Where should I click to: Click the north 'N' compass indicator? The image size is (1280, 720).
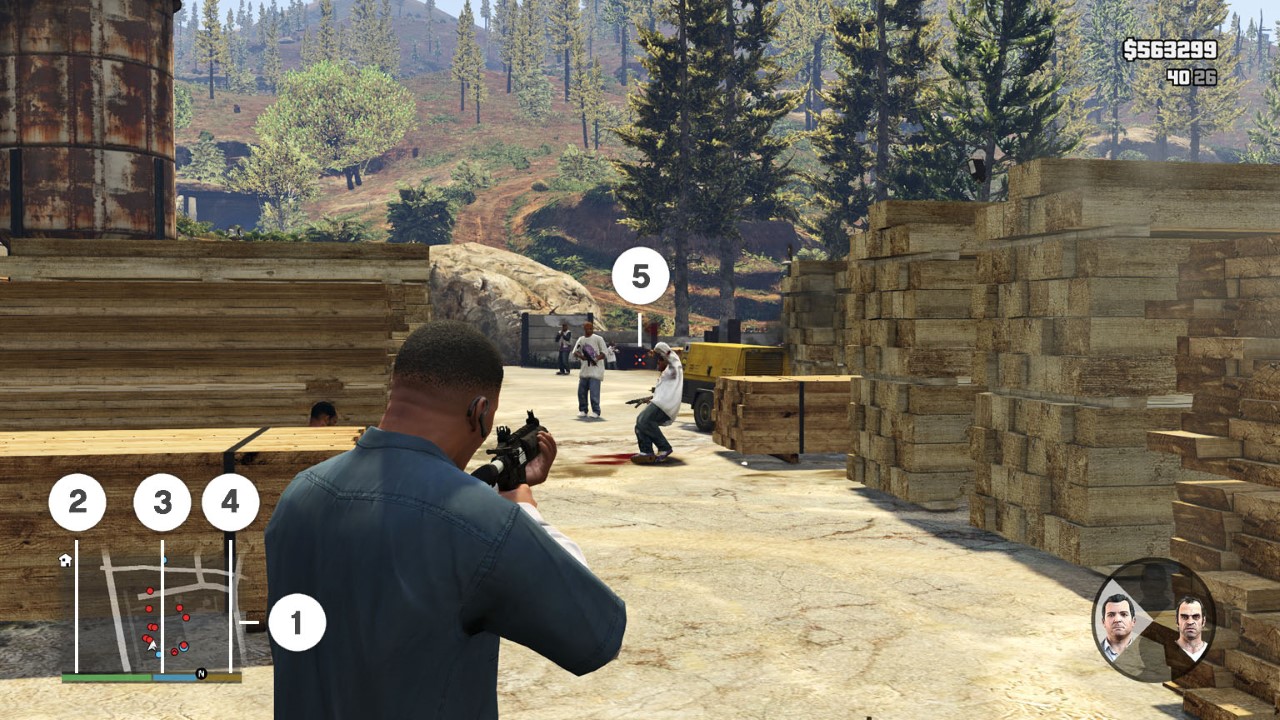201,673
